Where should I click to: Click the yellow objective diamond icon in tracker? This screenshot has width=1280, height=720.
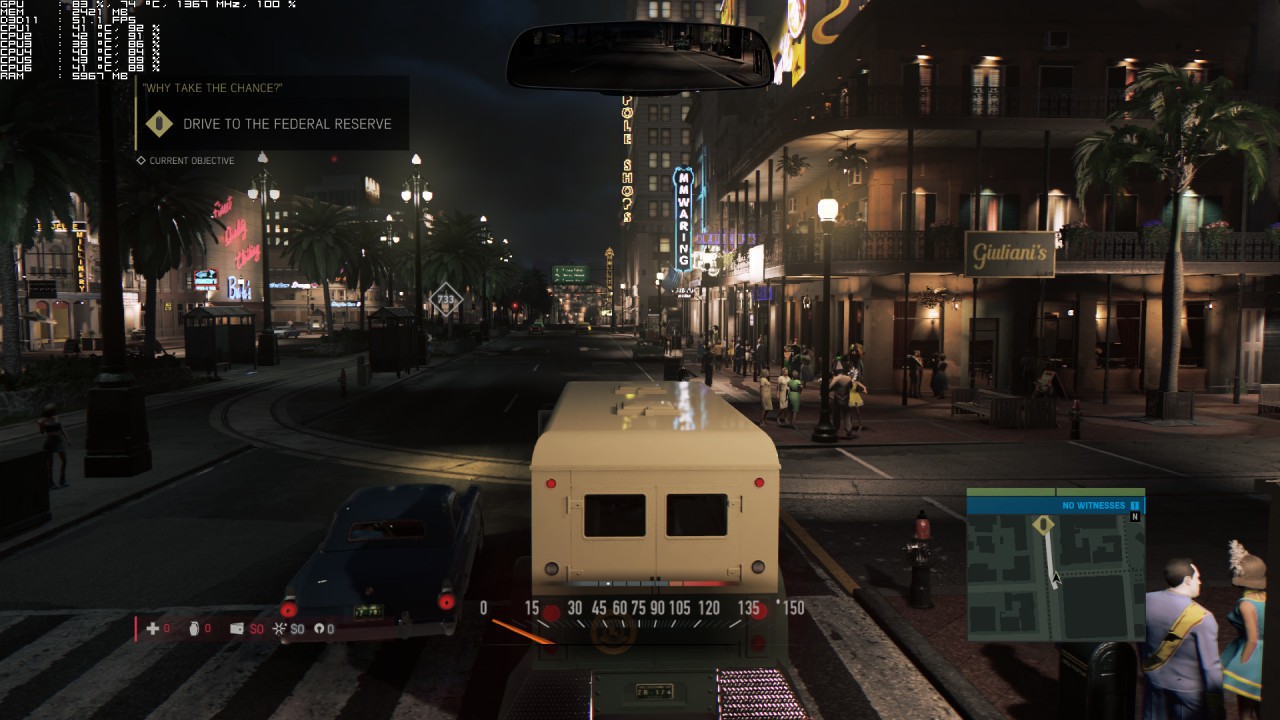point(159,124)
